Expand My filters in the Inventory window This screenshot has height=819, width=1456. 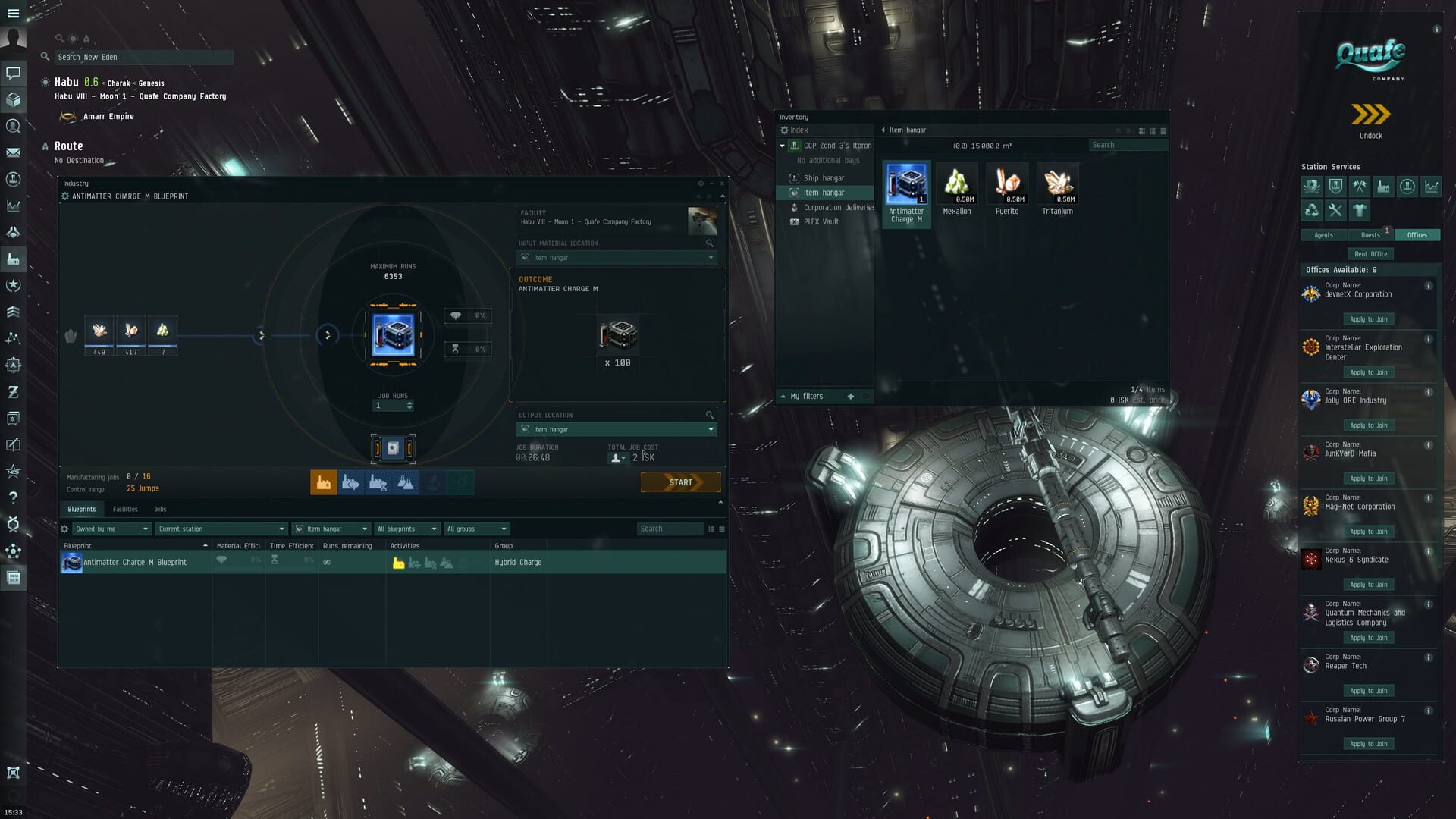coord(783,396)
